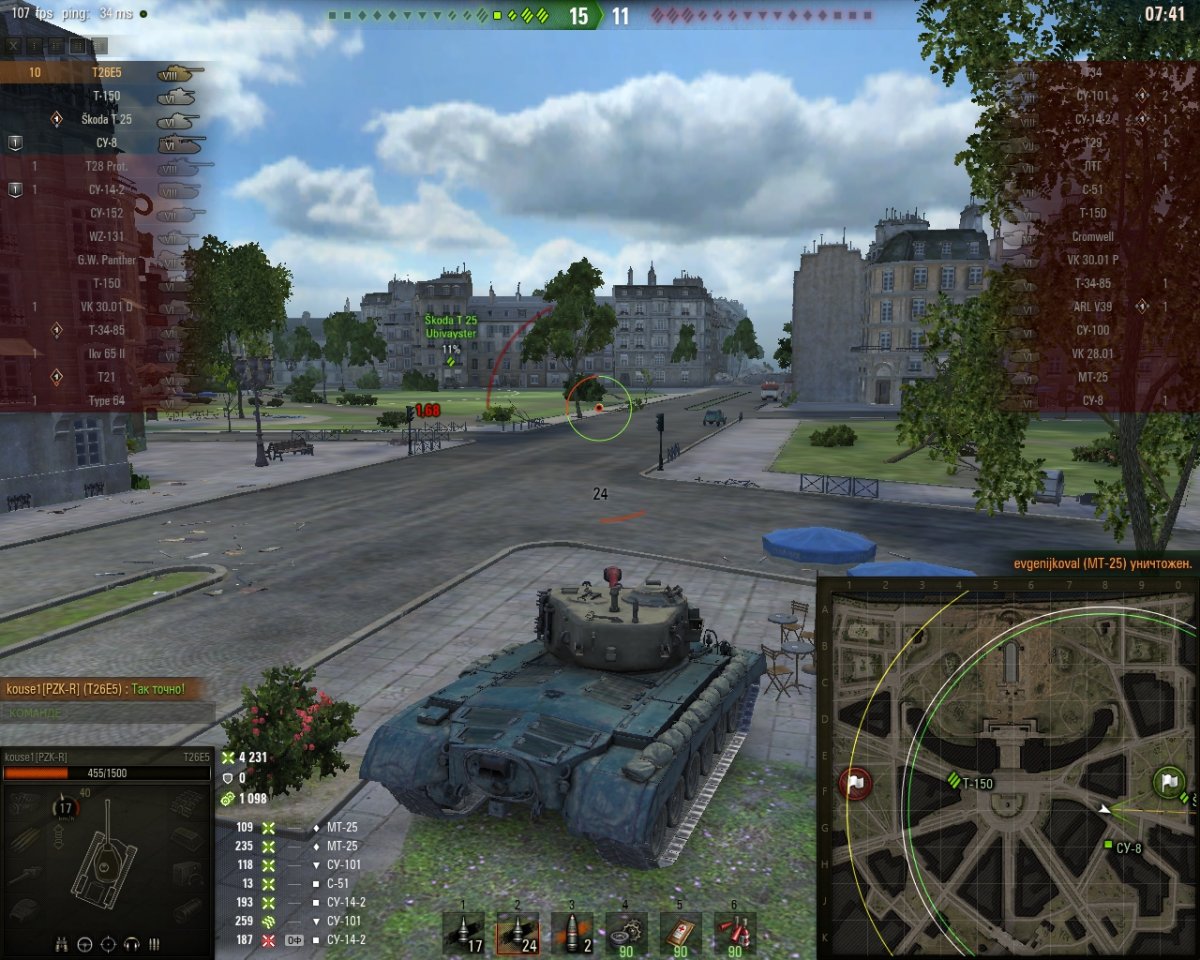This screenshot has height=960, width=1200.
Task: Click the chat message from kouse1
Action: 95,690
